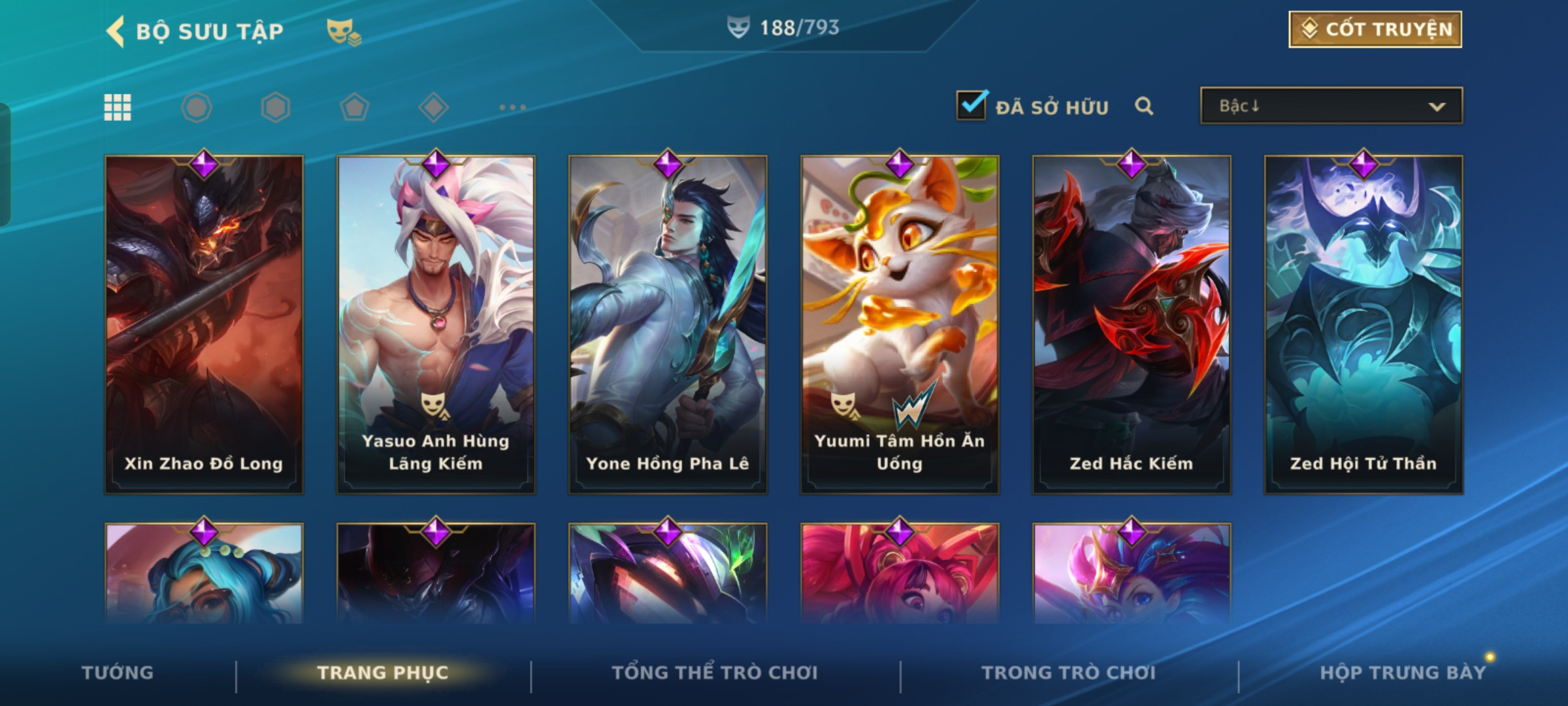
Task: Choose the Yone Hồng Pha Lê skin
Action: tap(668, 324)
